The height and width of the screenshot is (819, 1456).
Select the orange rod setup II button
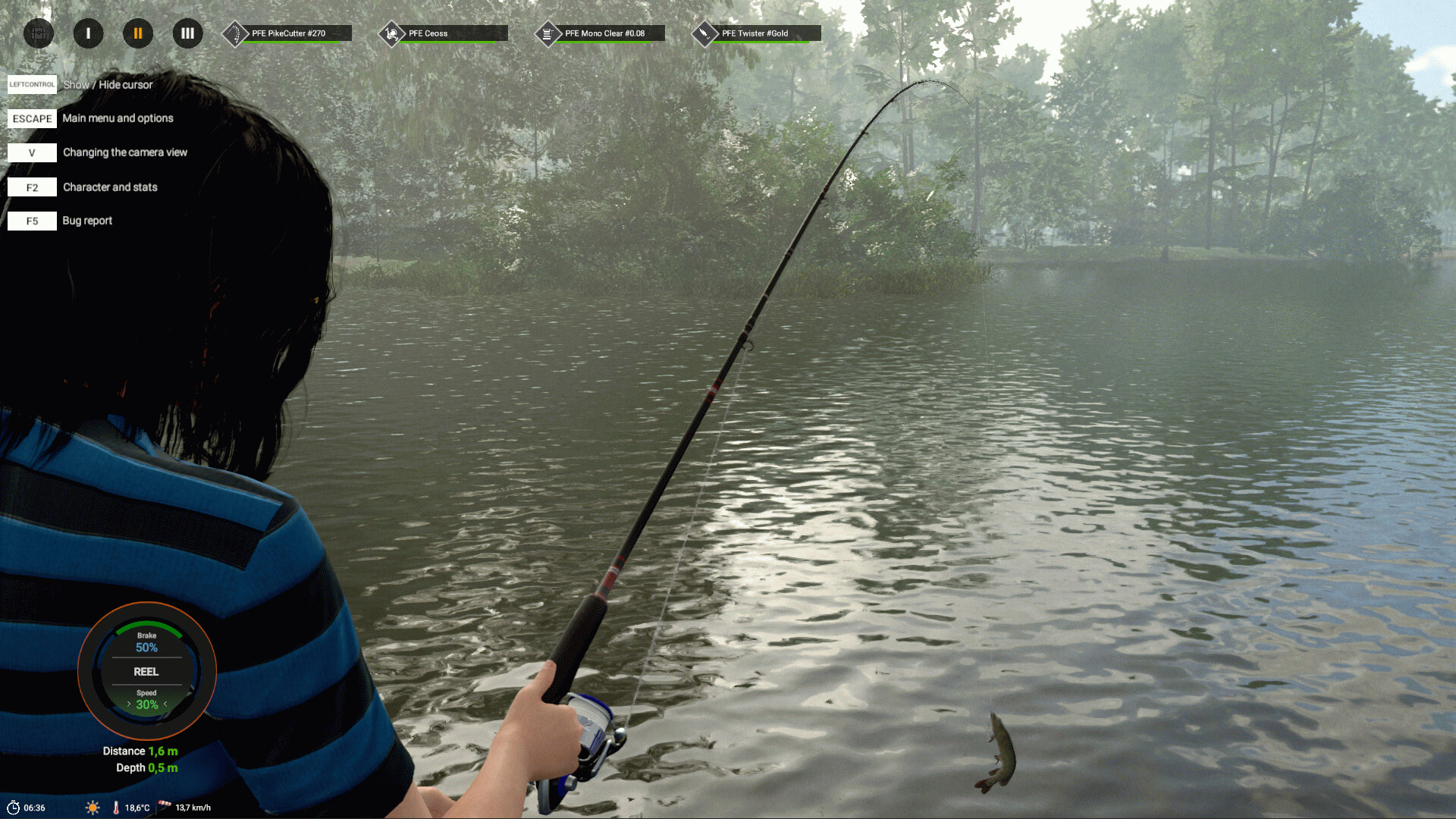(138, 33)
